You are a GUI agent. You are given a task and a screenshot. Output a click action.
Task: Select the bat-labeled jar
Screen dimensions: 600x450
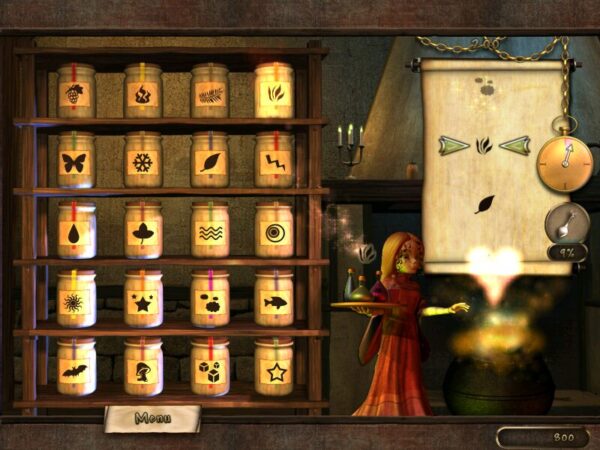[76, 370]
